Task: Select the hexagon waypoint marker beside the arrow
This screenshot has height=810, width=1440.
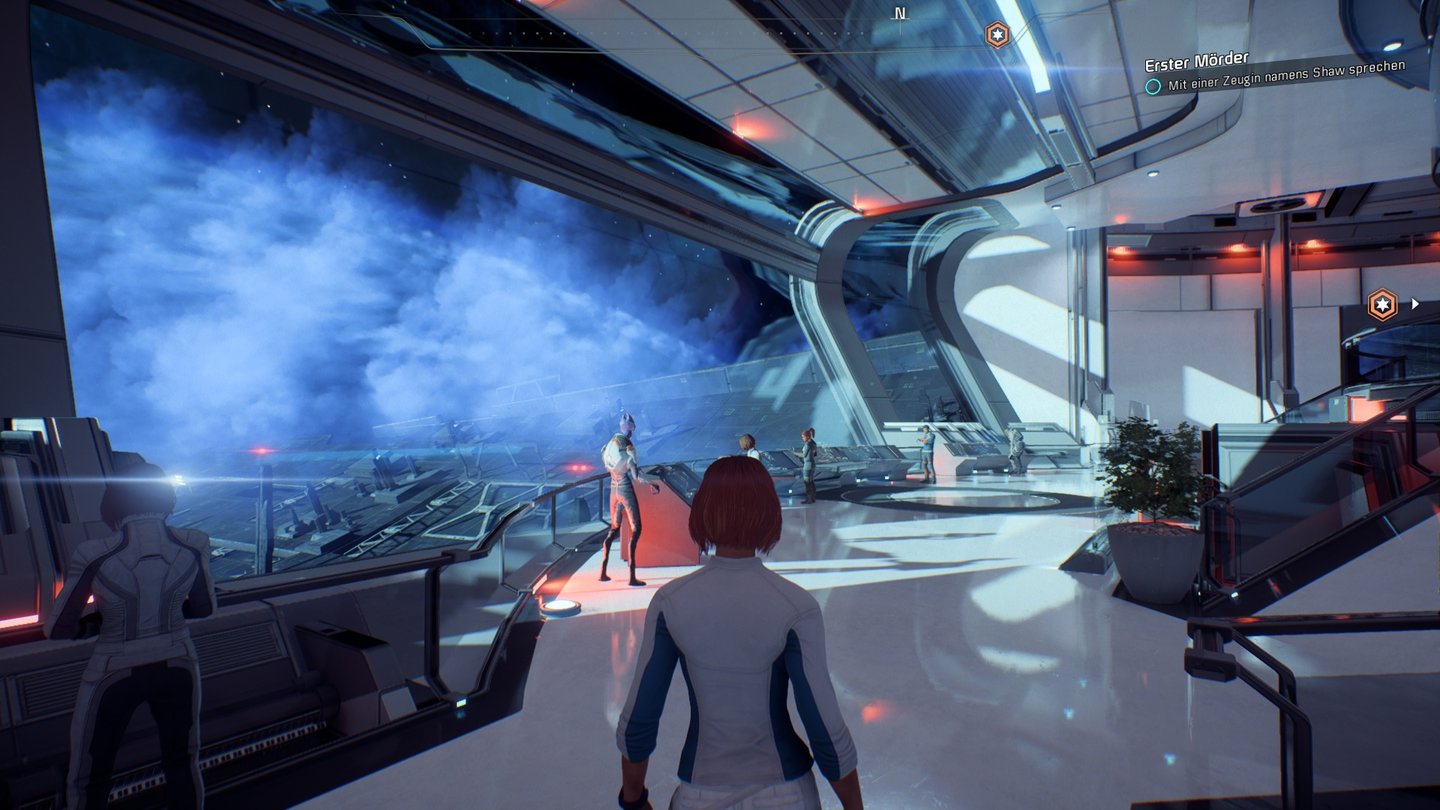Action: coord(1382,304)
